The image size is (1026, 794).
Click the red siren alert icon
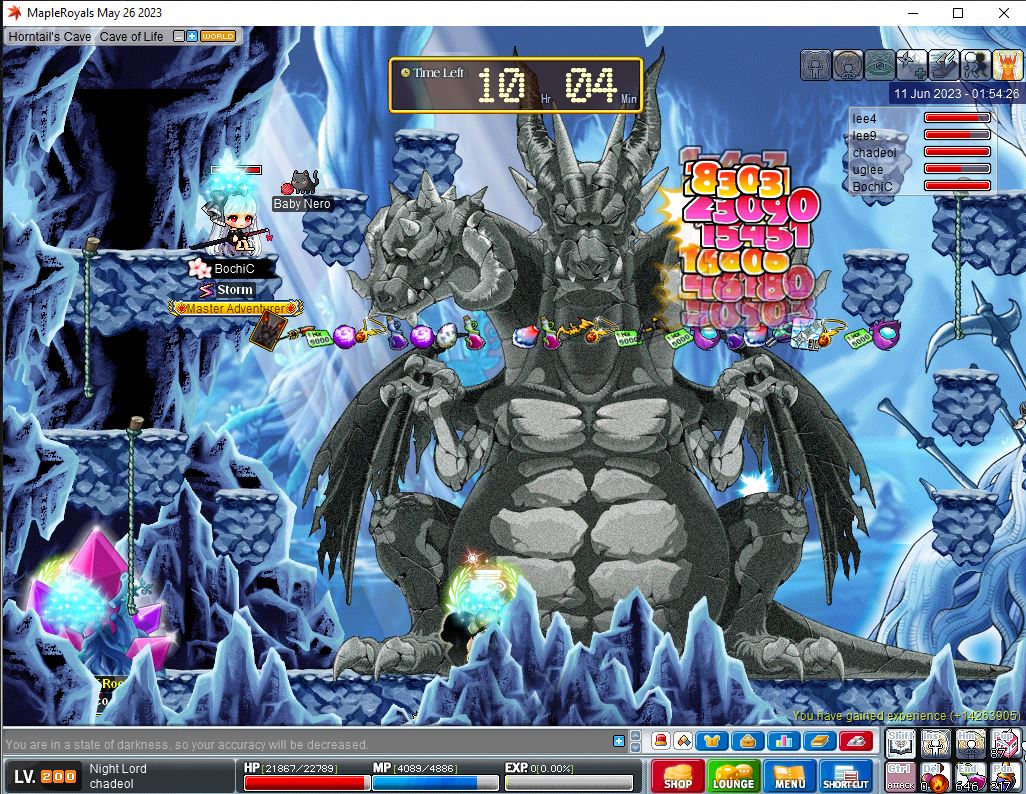pyautogui.click(x=661, y=741)
